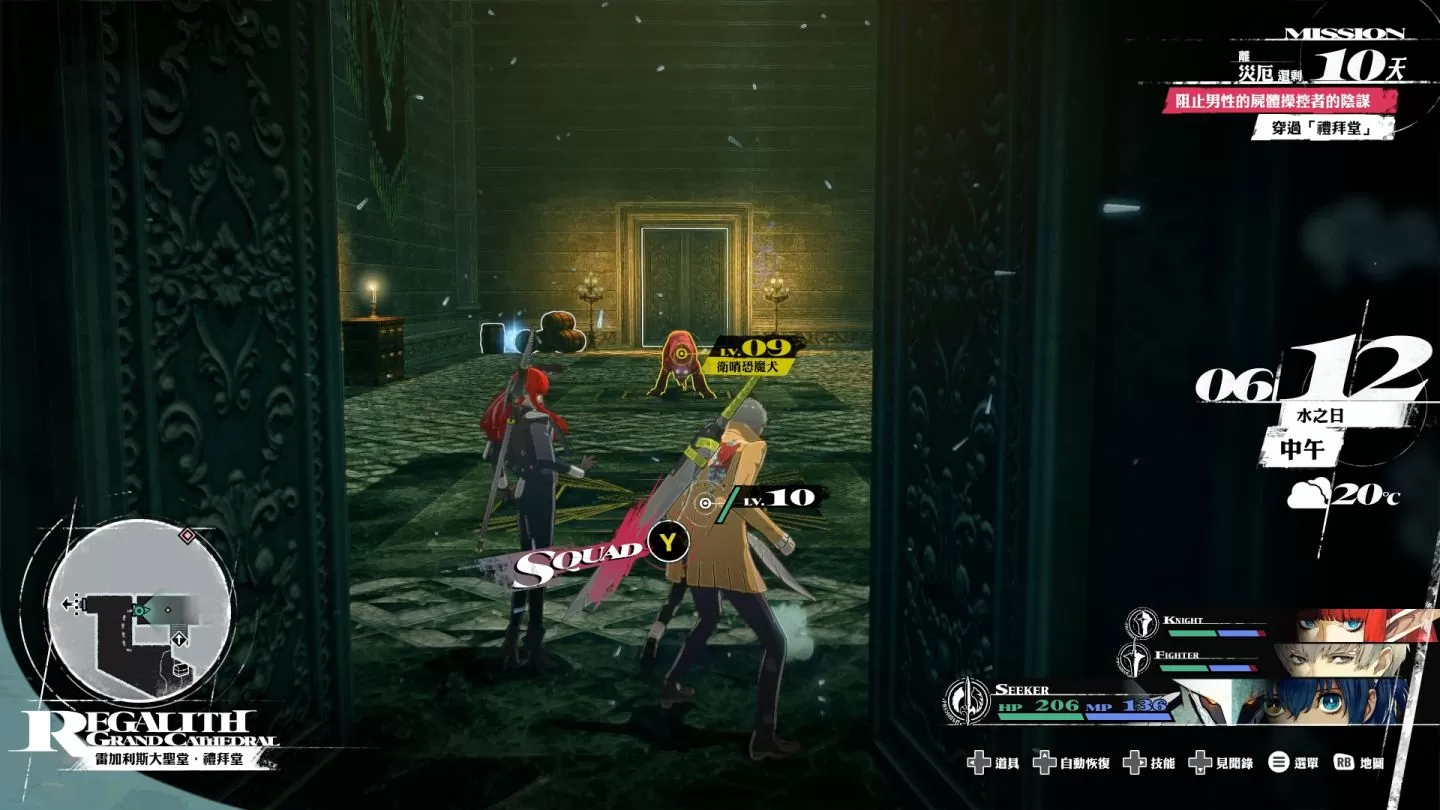Select the Seeker protagonist portrait

1300,701
